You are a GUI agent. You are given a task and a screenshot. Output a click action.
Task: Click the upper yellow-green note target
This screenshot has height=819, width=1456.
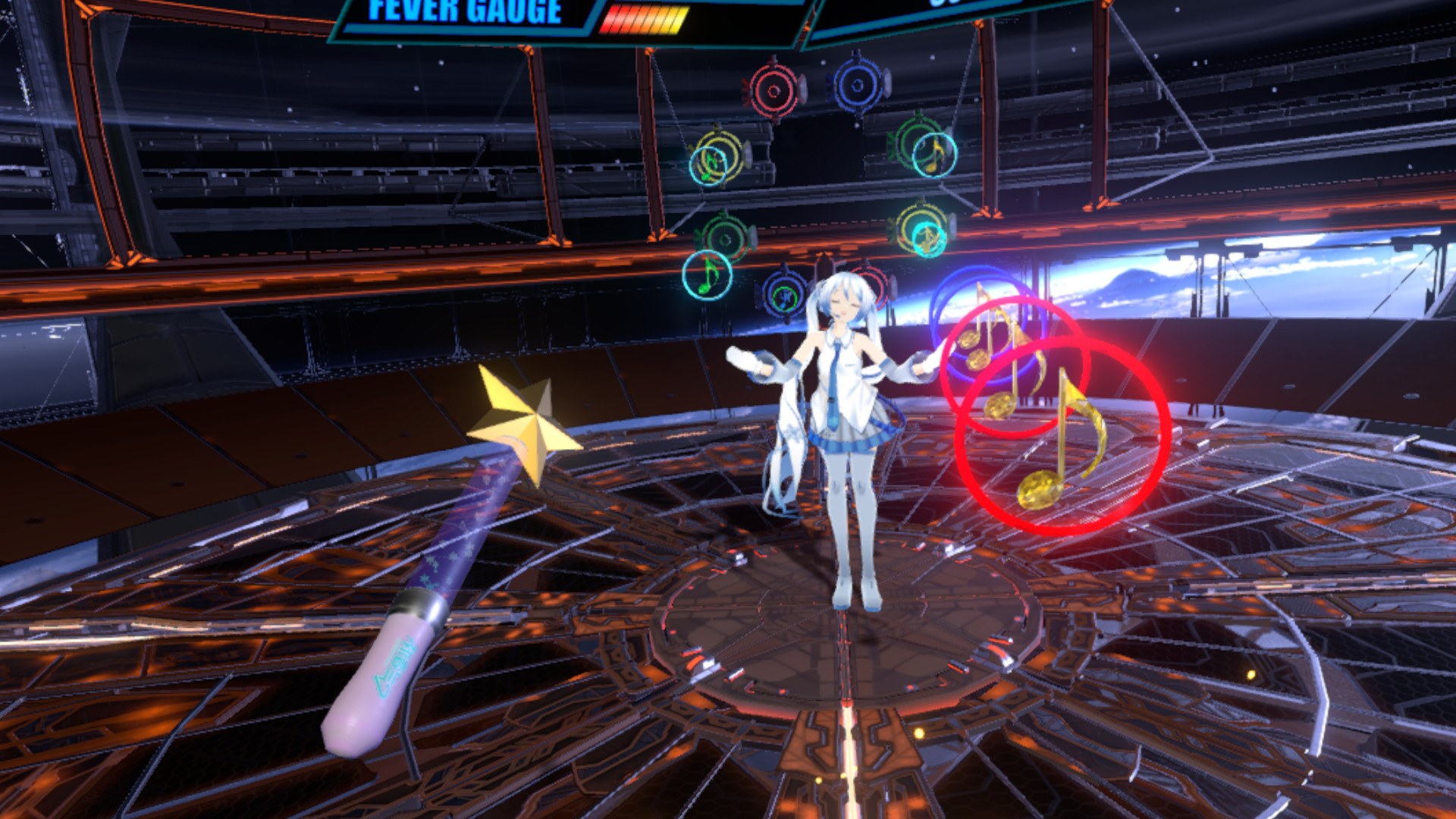click(719, 157)
